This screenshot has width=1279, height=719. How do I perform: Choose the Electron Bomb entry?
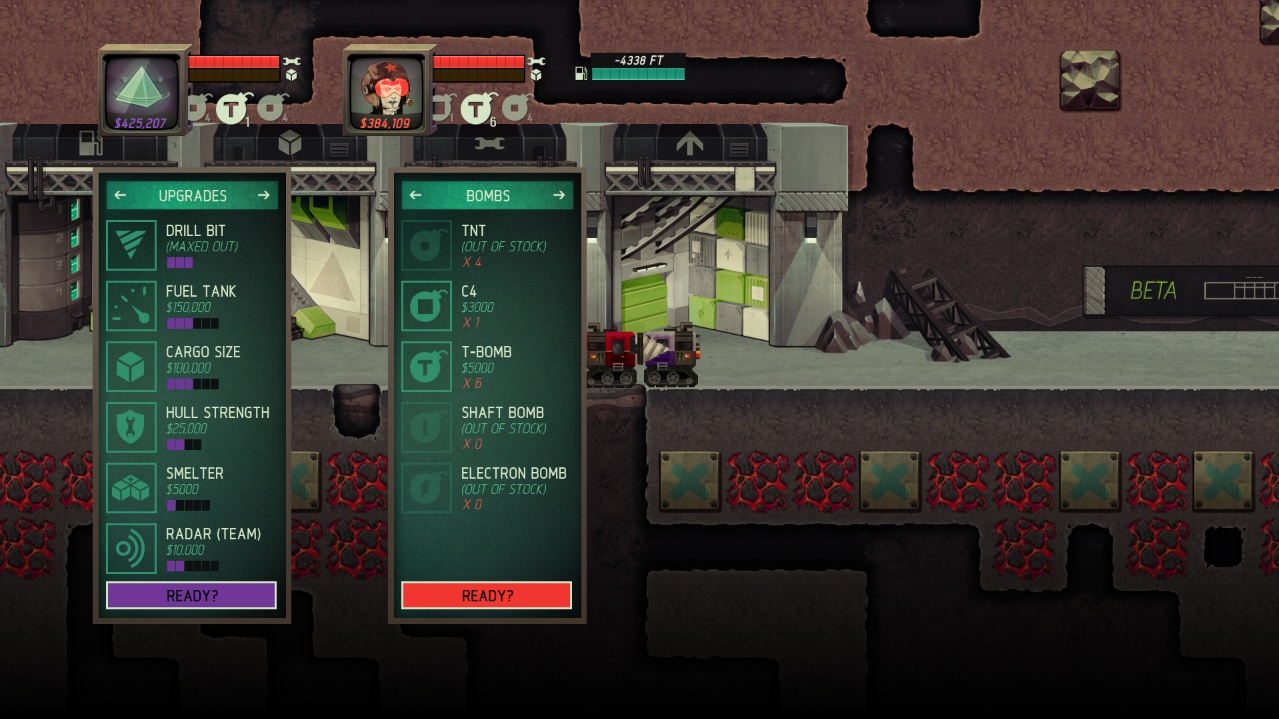pyautogui.click(x=486, y=488)
